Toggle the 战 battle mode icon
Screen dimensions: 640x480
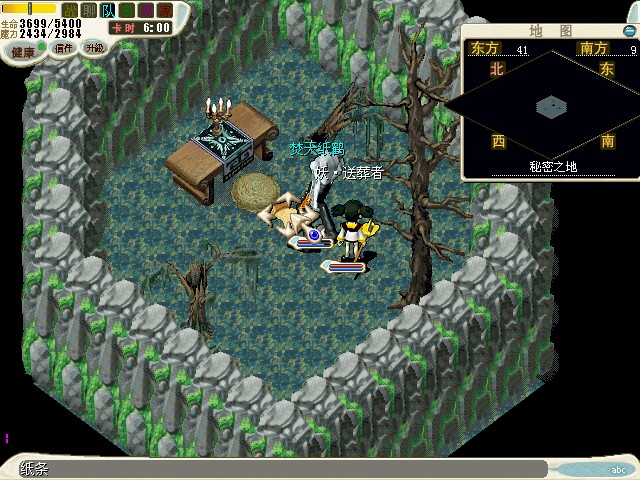(70, 9)
